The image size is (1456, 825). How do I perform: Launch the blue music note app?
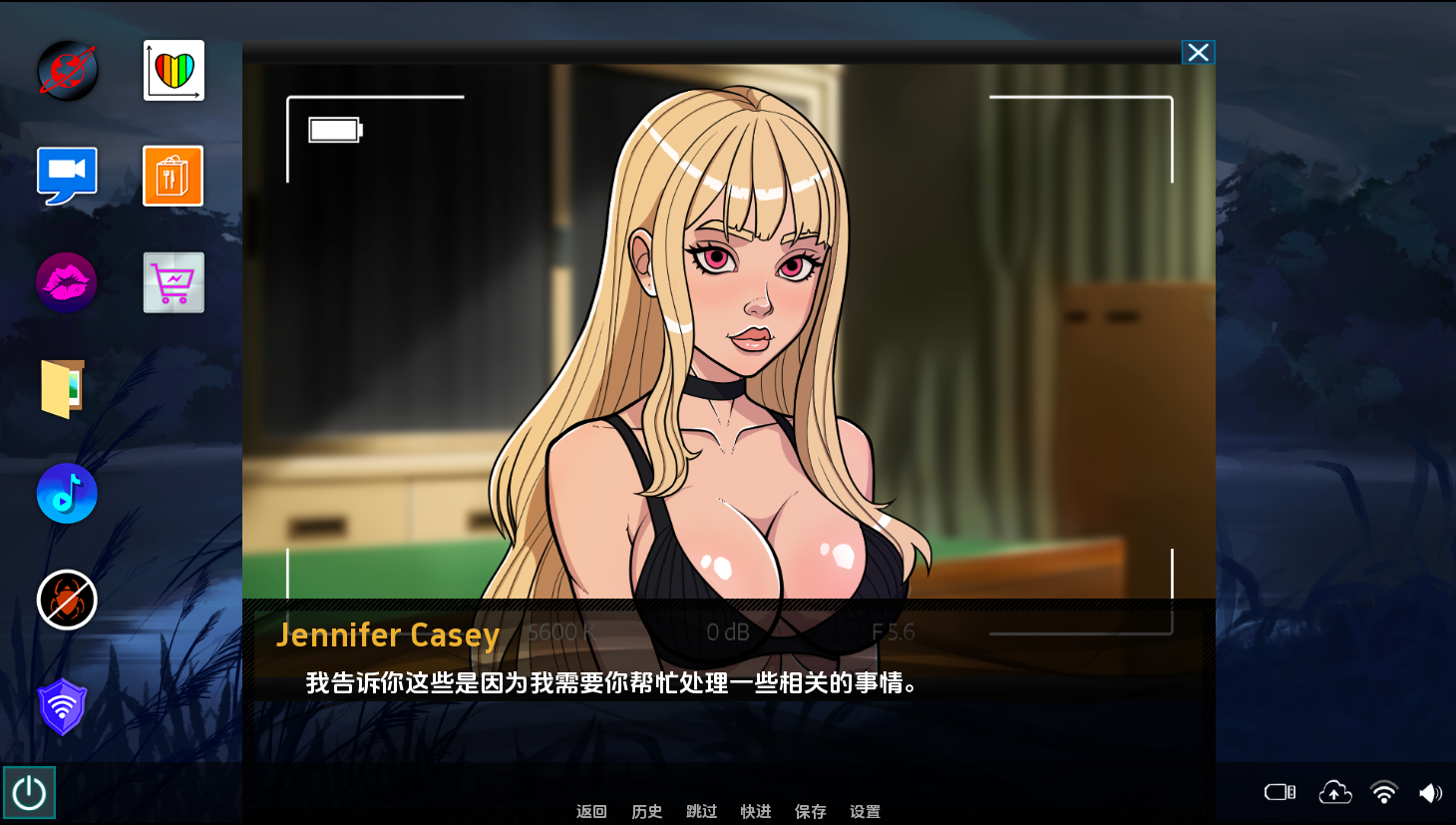(67, 494)
